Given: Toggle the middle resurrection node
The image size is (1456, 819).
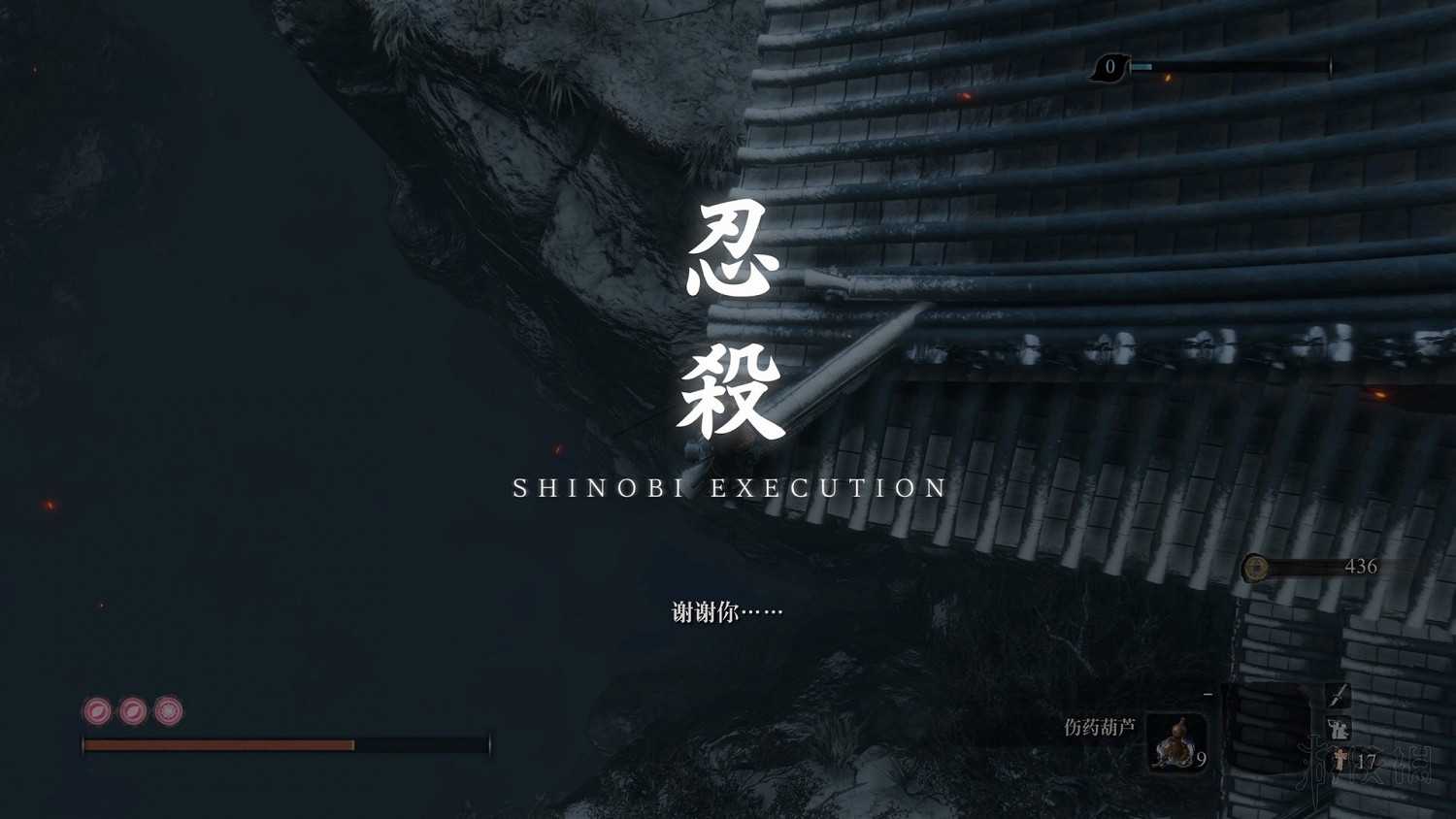Looking at the screenshot, I should pos(133,711).
